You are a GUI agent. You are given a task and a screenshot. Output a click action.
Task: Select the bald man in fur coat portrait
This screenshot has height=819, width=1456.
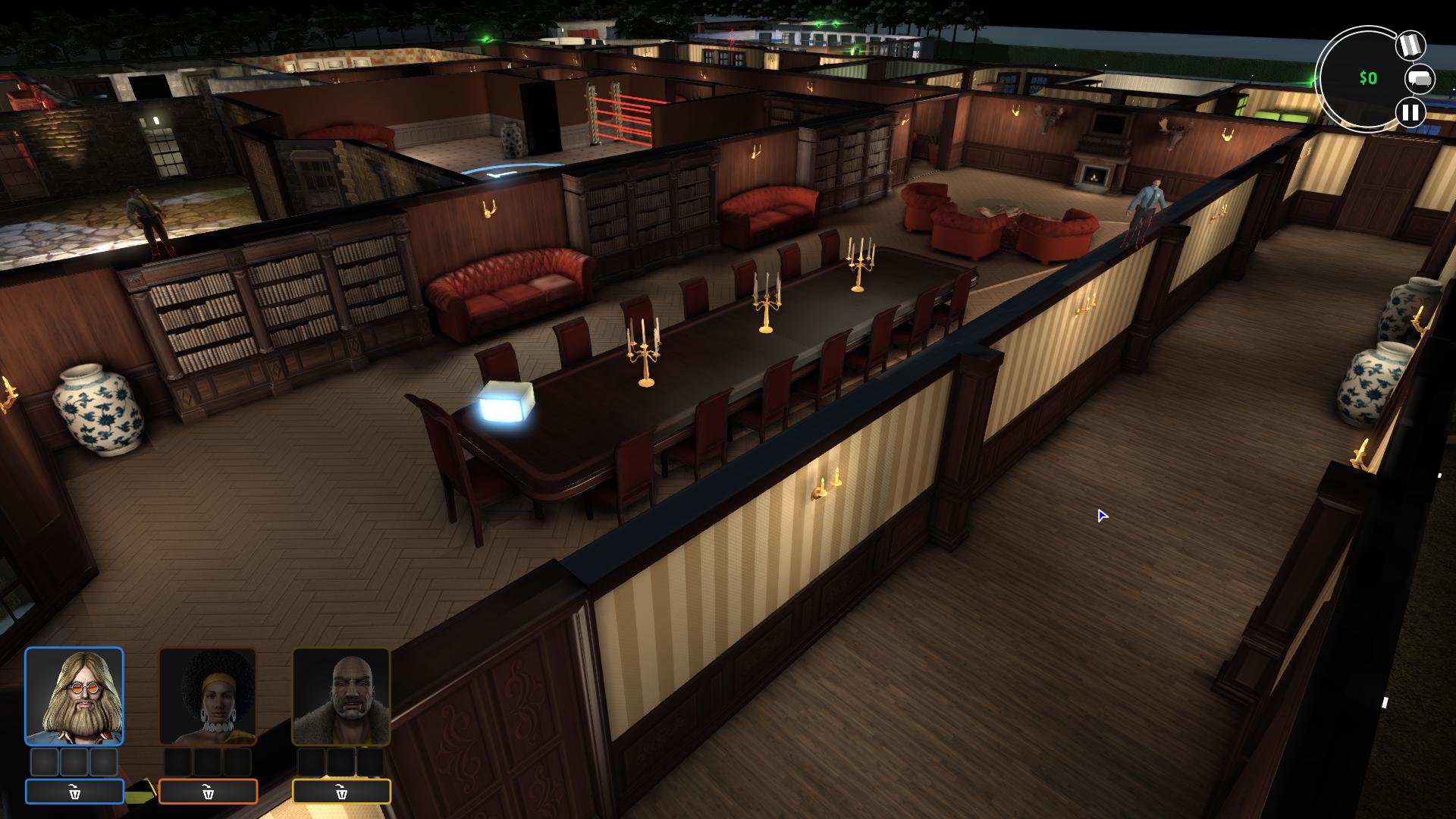tap(341, 696)
